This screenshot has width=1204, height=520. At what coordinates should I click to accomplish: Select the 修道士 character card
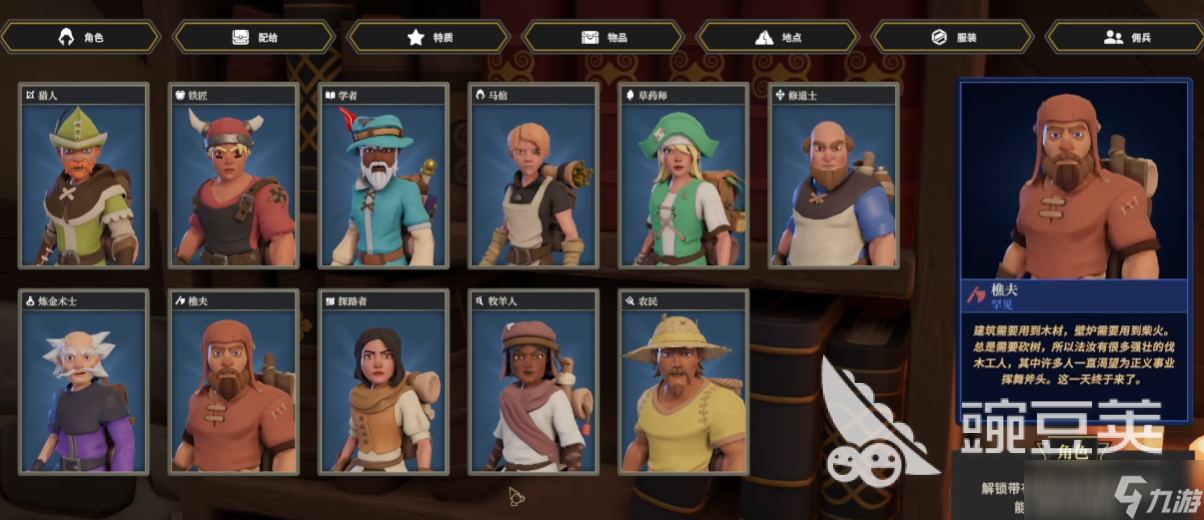point(834,177)
